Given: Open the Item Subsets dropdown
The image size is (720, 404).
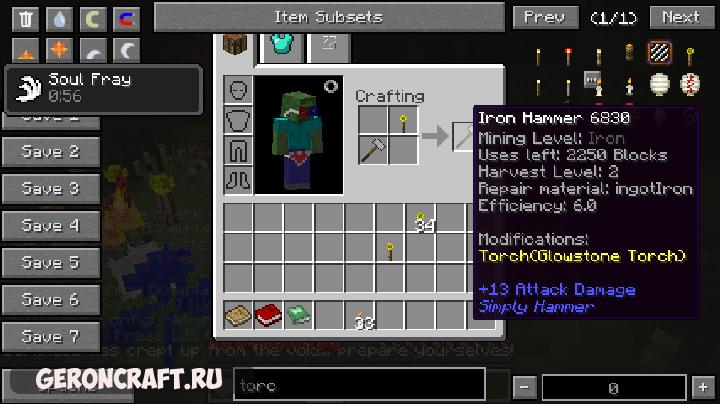Looking at the screenshot, I should click(x=328, y=17).
